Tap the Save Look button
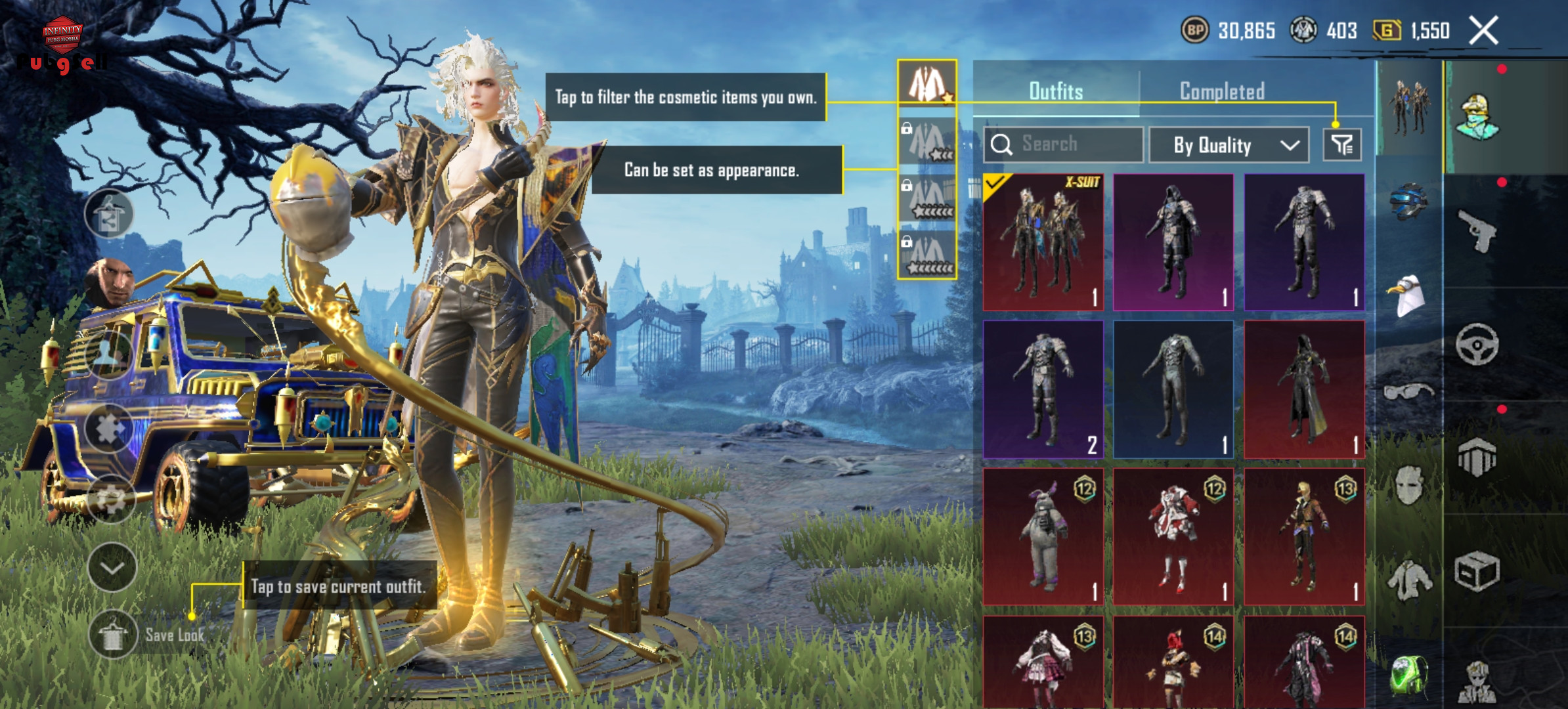This screenshot has width=1568, height=709. pos(148,635)
